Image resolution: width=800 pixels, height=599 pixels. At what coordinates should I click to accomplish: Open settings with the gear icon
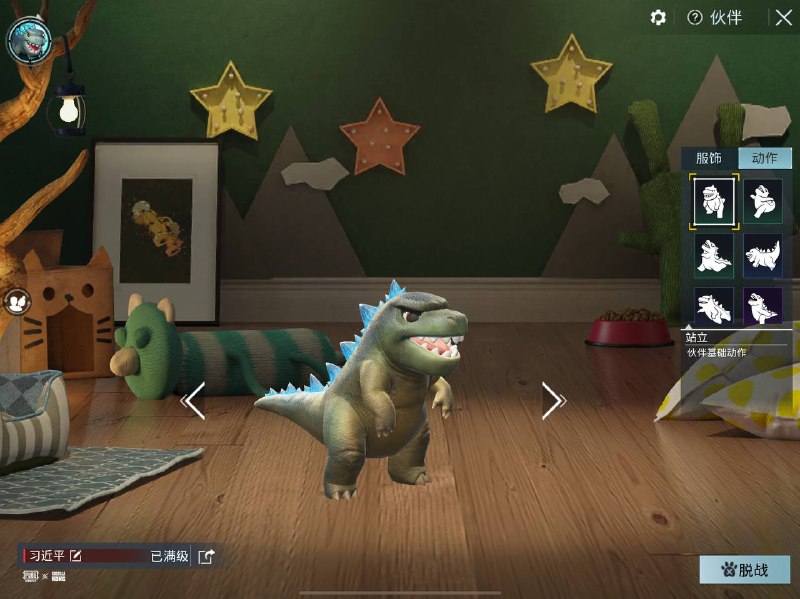pos(658,18)
